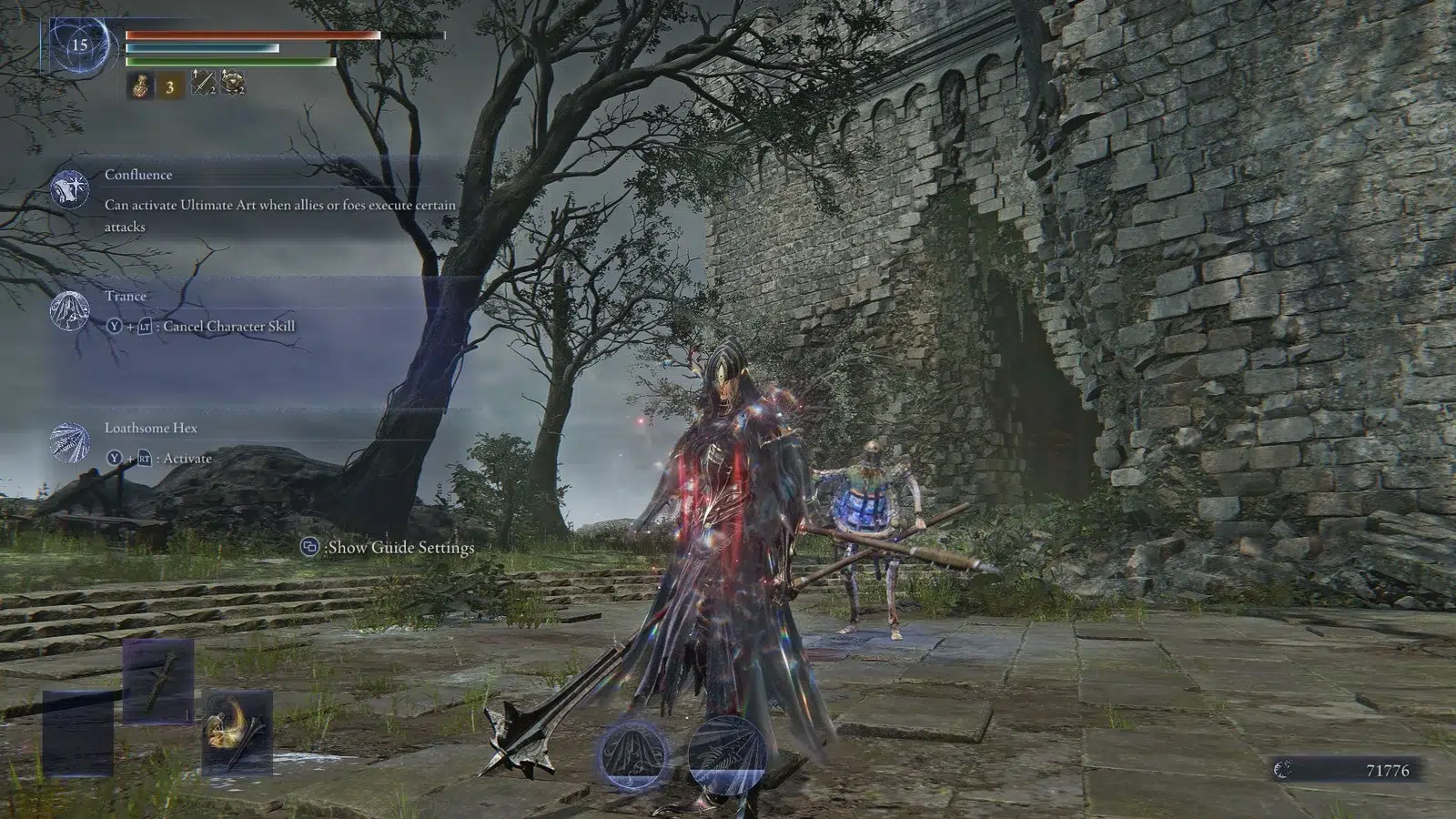
Task: Select the golden crouching figure item slot
Action: coord(237,731)
